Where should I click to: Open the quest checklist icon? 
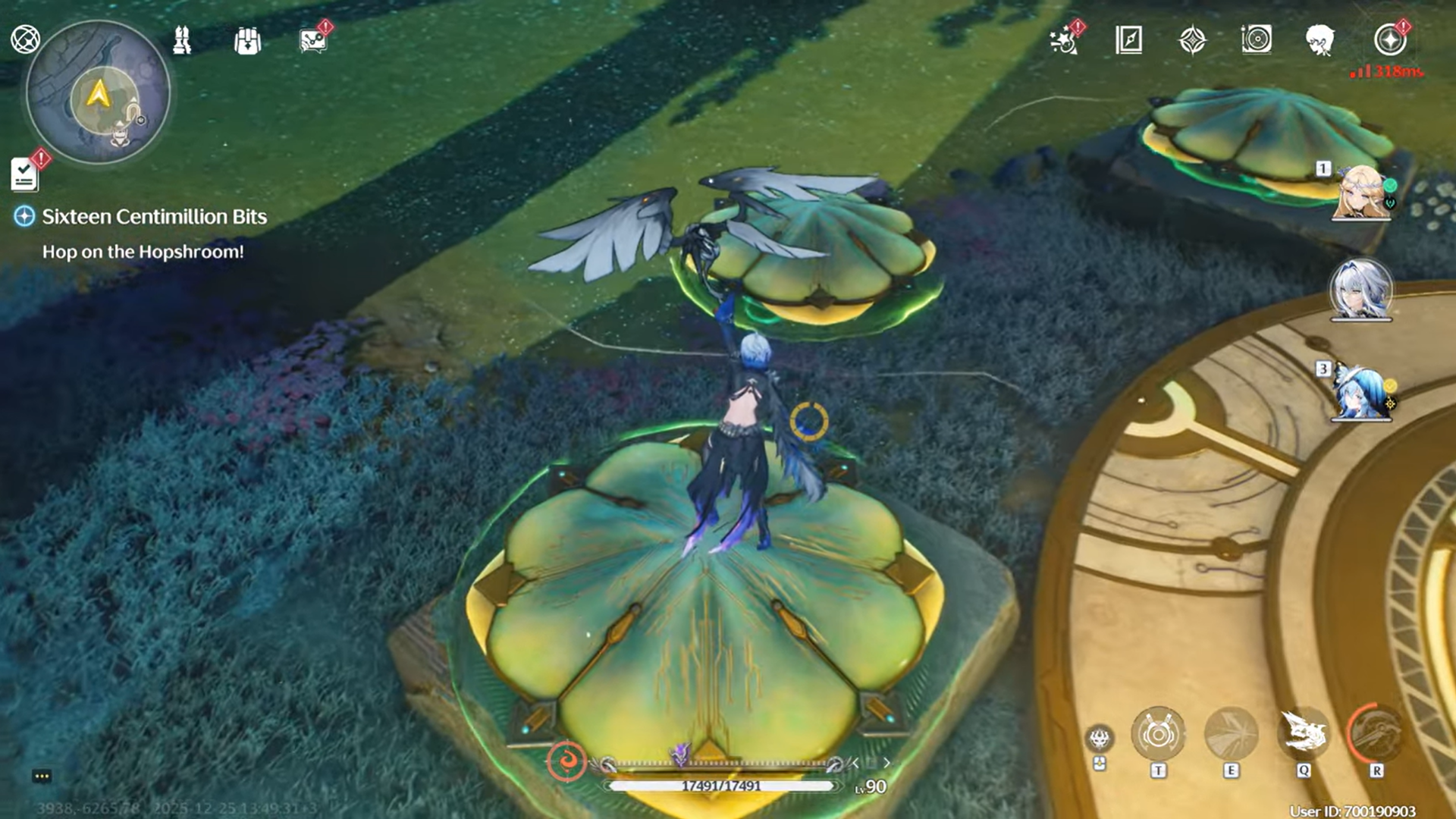[25, 174]
